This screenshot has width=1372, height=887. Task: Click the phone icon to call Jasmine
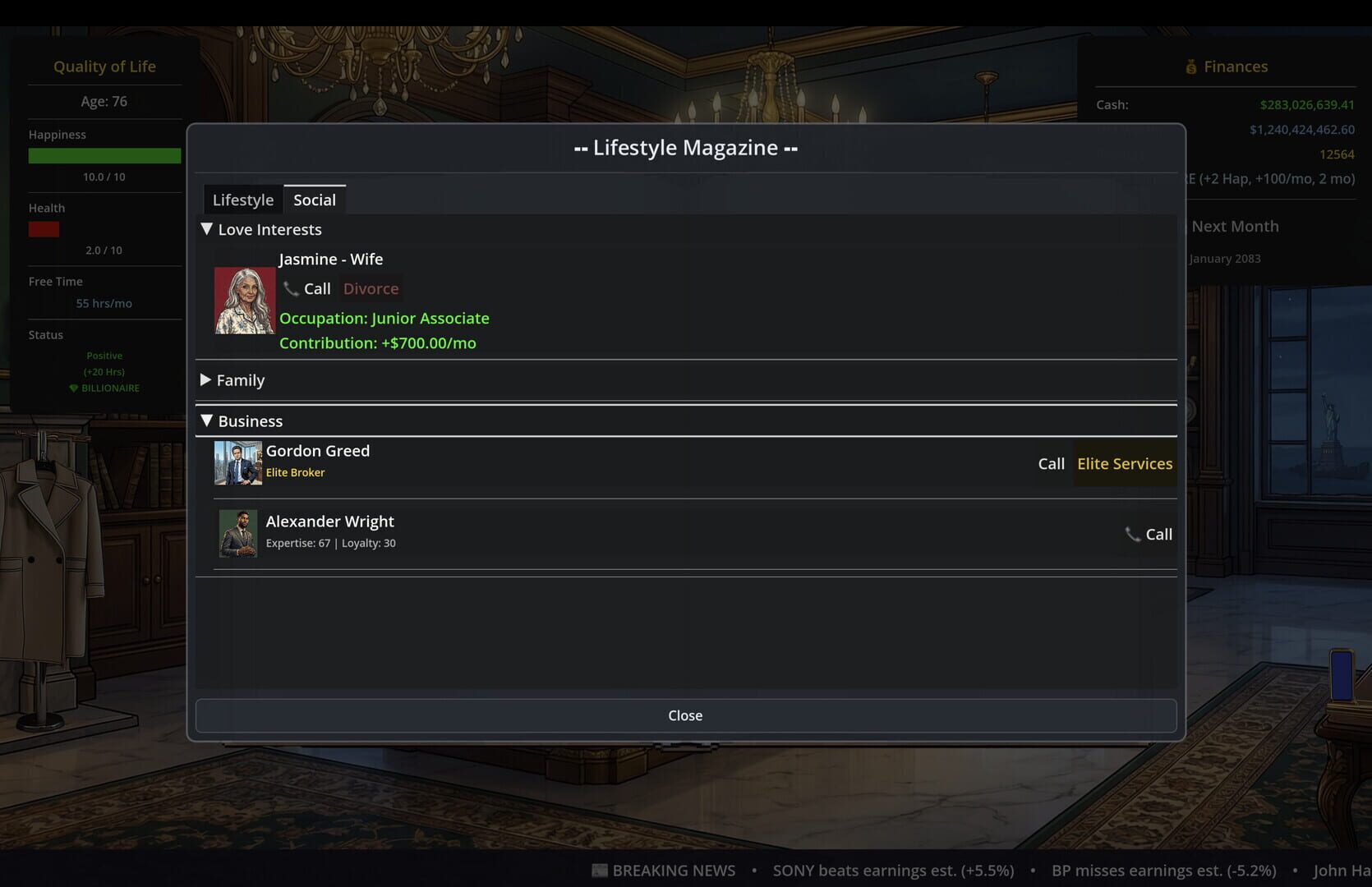pos(291,288)
